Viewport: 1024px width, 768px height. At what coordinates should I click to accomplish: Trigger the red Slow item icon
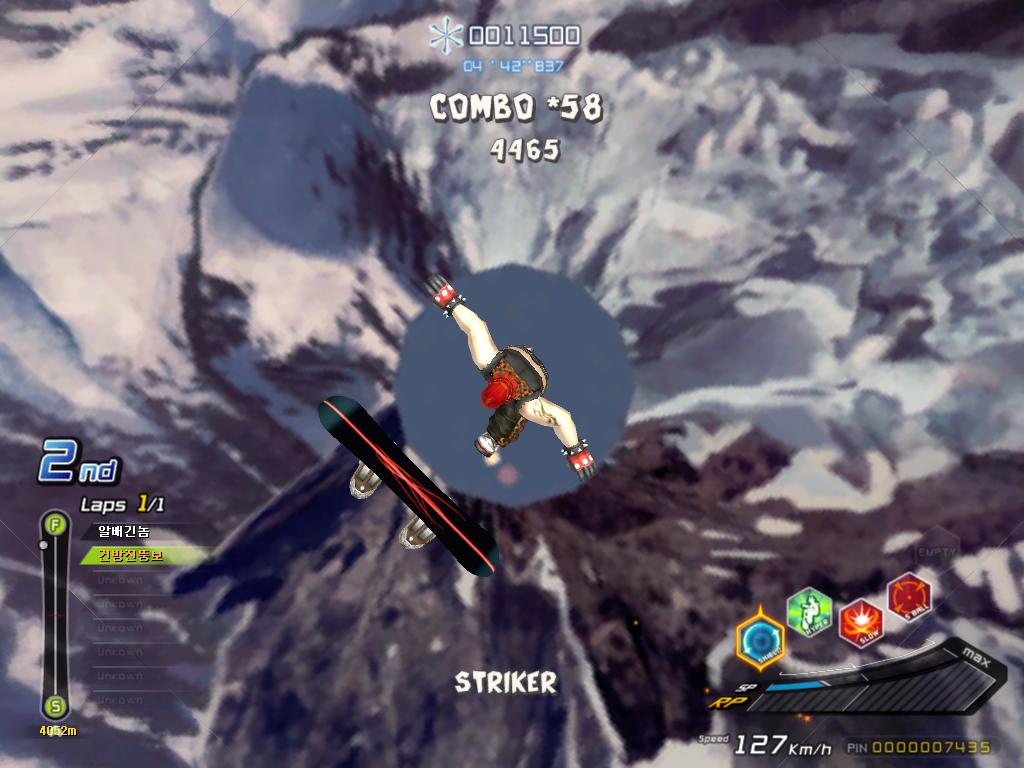click(859, 621)
